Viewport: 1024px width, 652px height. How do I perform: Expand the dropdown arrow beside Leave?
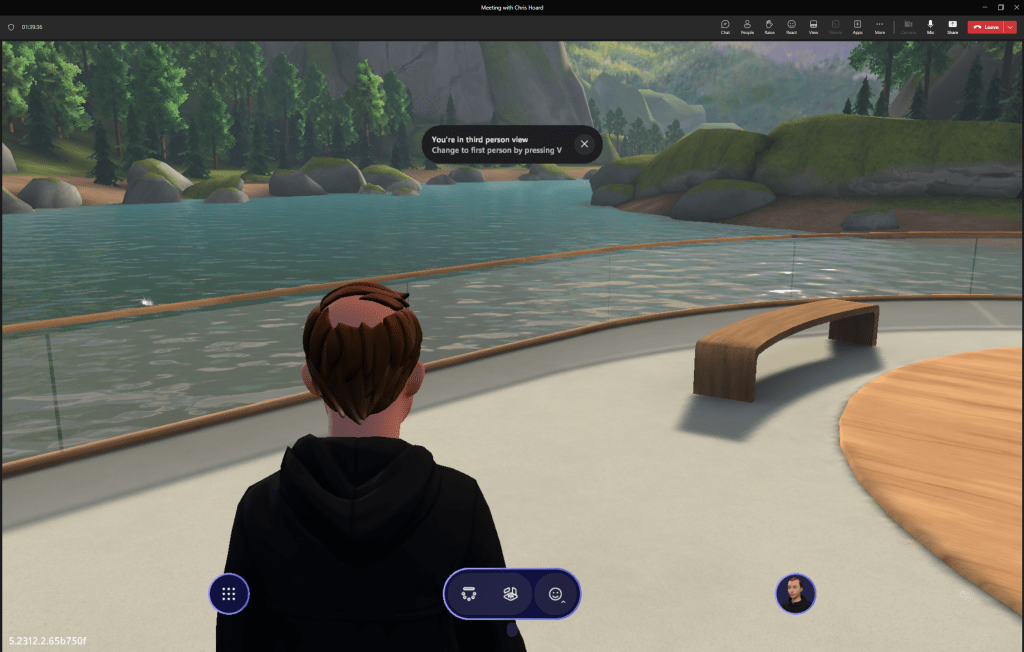(x=1009, y=27)
